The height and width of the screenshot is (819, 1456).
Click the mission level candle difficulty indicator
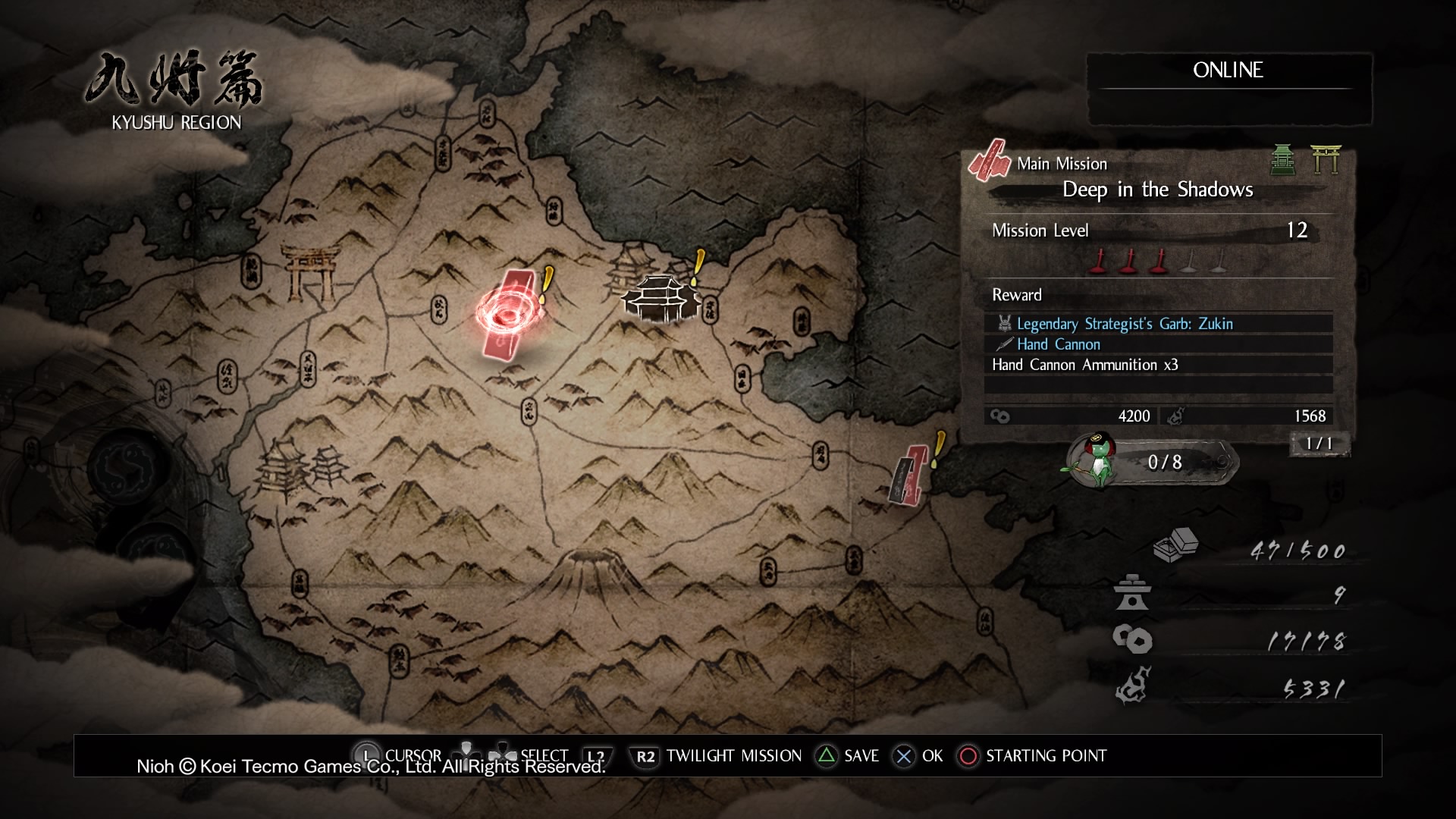(x=1158, y=262)
